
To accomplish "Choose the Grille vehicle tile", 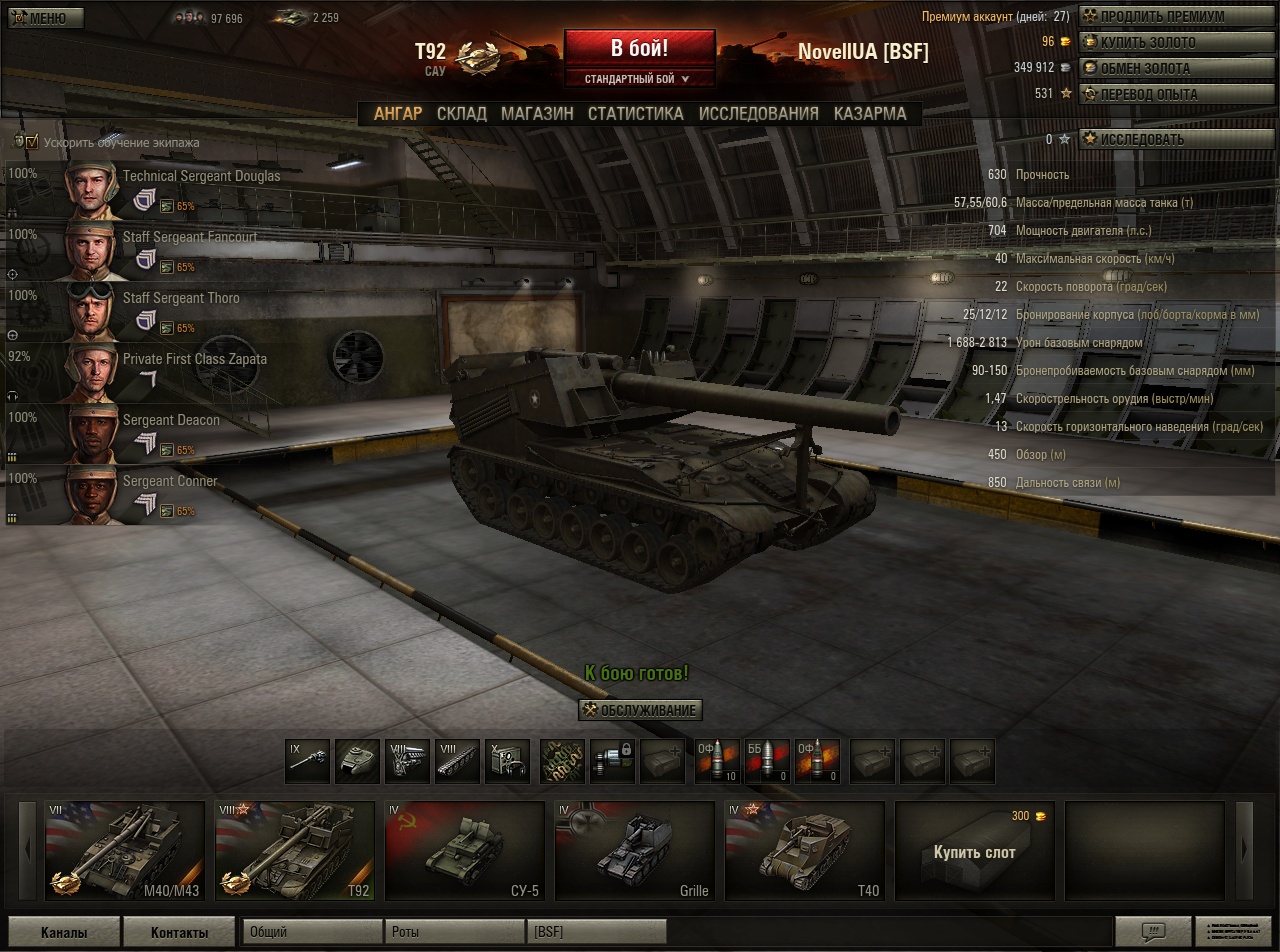I will pos(634,850).
